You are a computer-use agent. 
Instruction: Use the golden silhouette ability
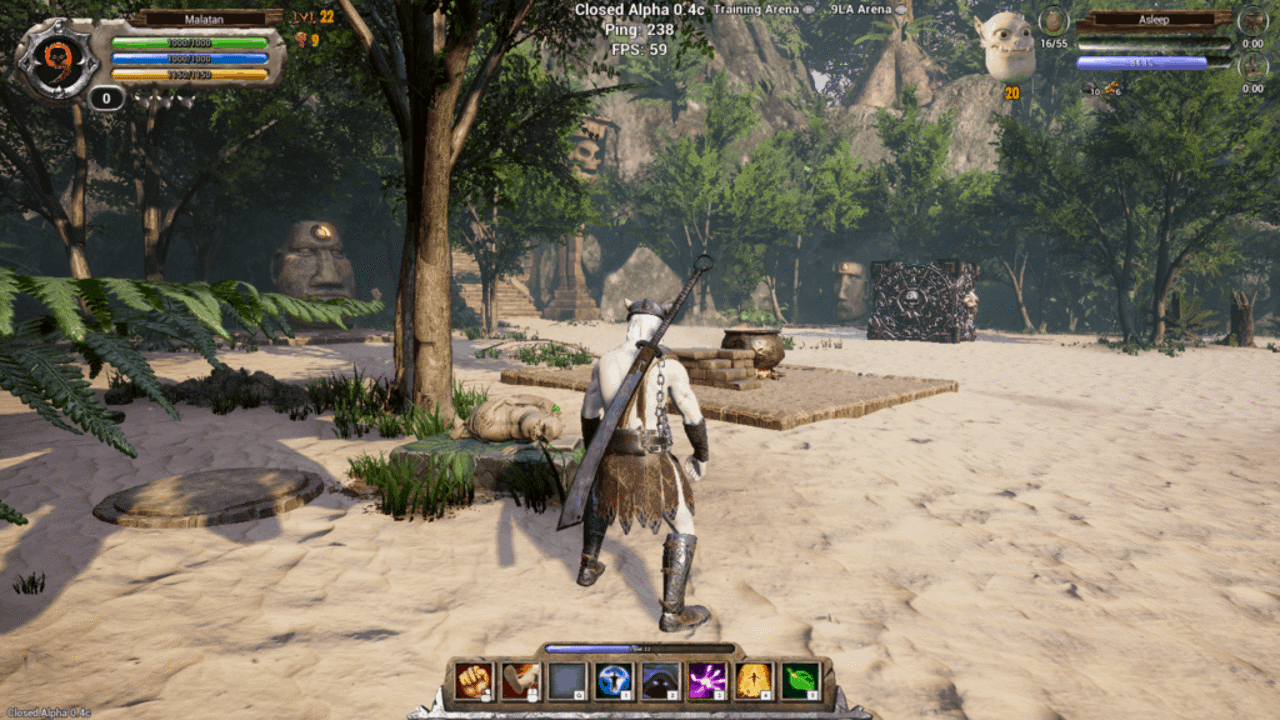coord(753,681)
